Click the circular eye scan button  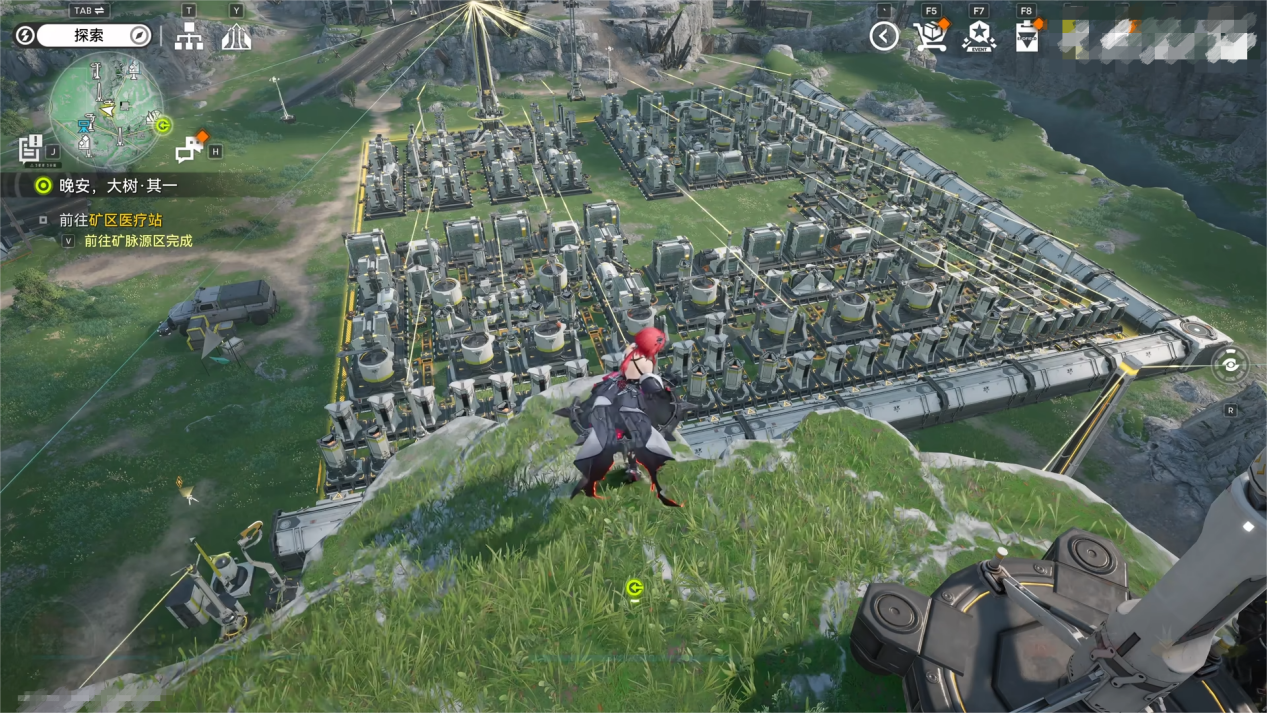pos(1231,365)
